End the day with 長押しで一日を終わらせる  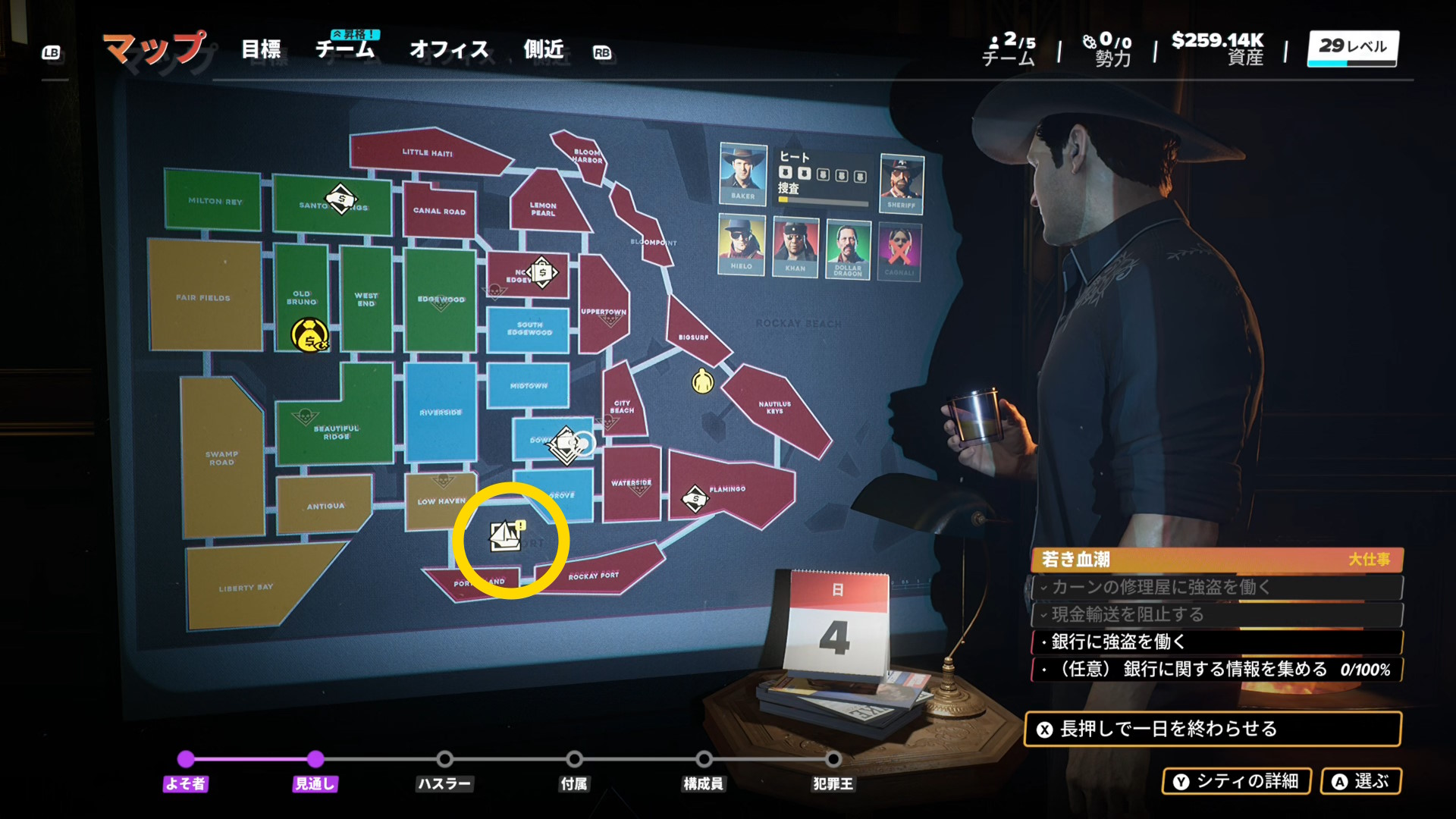pyautogui.click(x=1212, y=729)
